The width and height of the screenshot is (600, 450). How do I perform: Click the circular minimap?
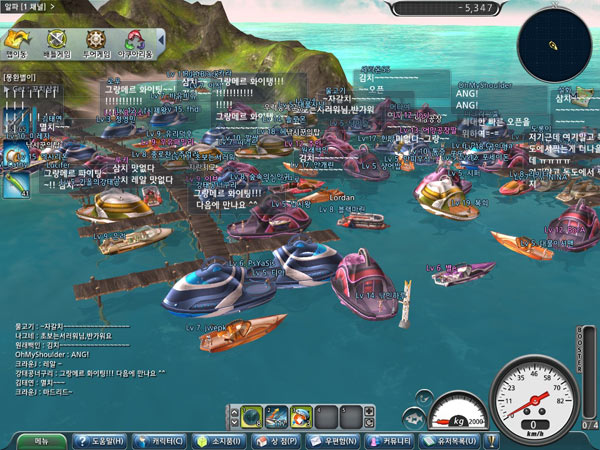[552, 43]
